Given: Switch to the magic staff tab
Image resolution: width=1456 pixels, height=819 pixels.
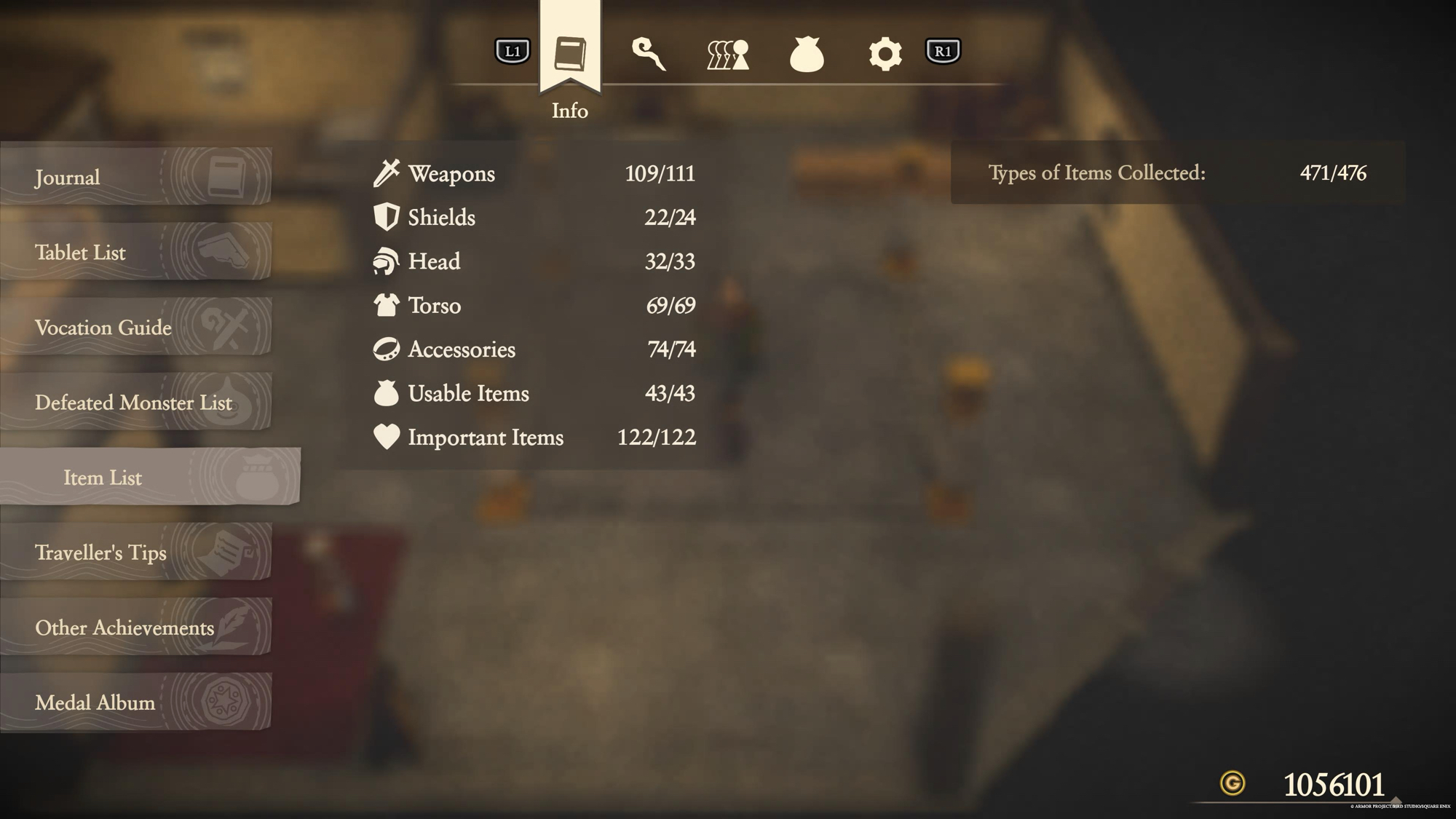Looking at the screenshot, I should click(648, 54).
